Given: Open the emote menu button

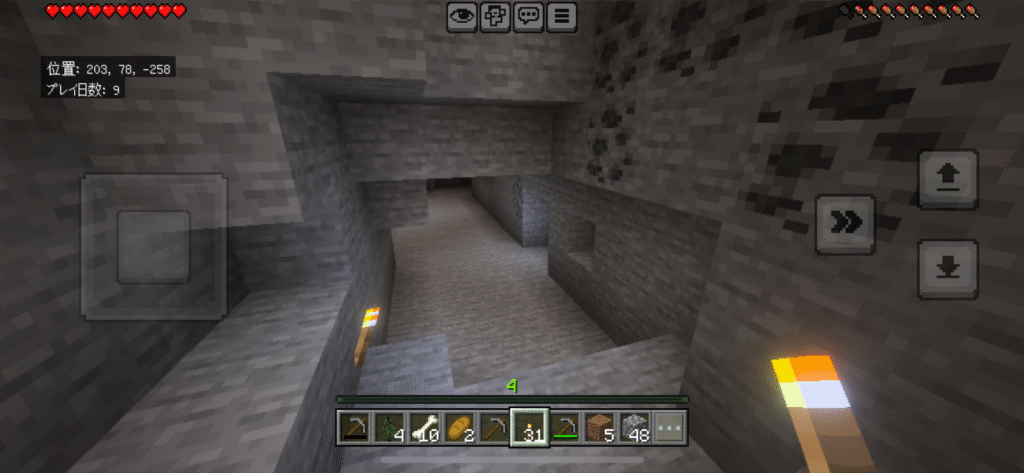Looking at the screenshot, I should click(x=495, y=16).
